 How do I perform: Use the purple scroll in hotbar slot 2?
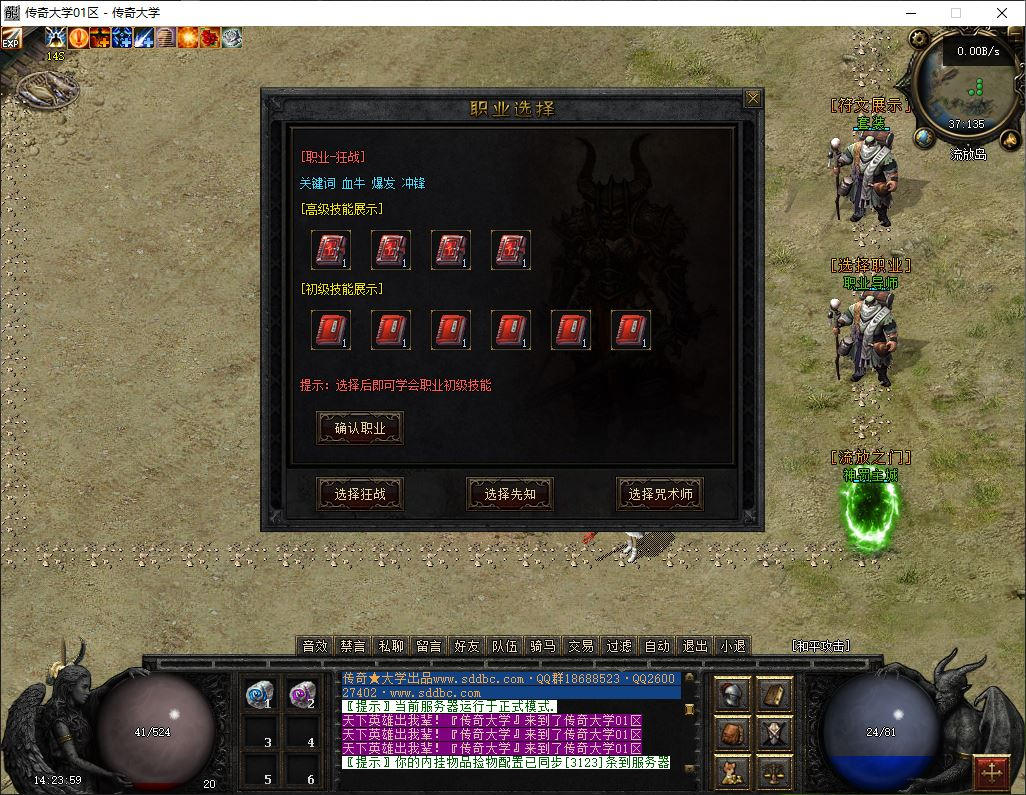(303, 694)
